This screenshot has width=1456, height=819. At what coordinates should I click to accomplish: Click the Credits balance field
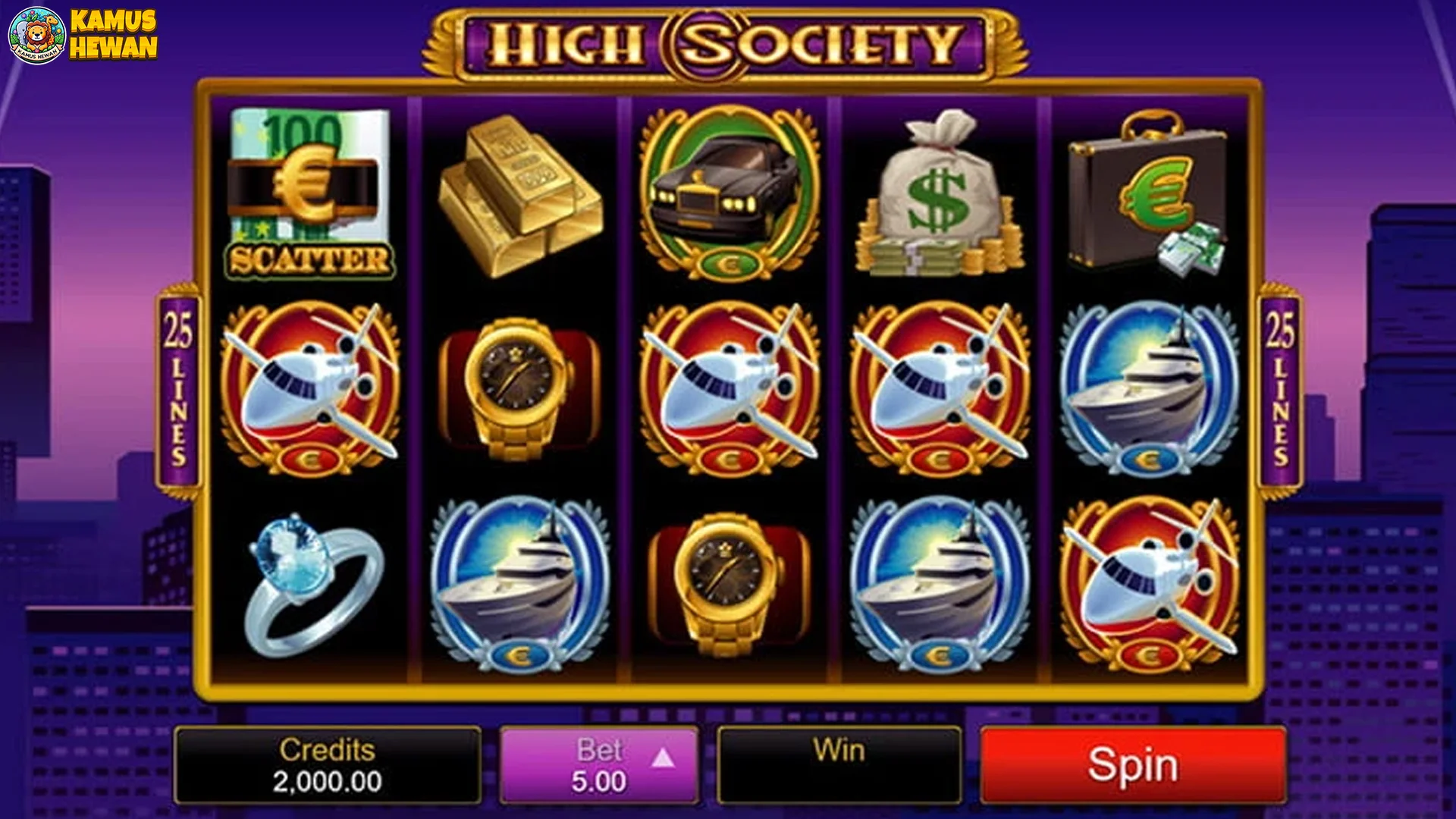[326, 766]
